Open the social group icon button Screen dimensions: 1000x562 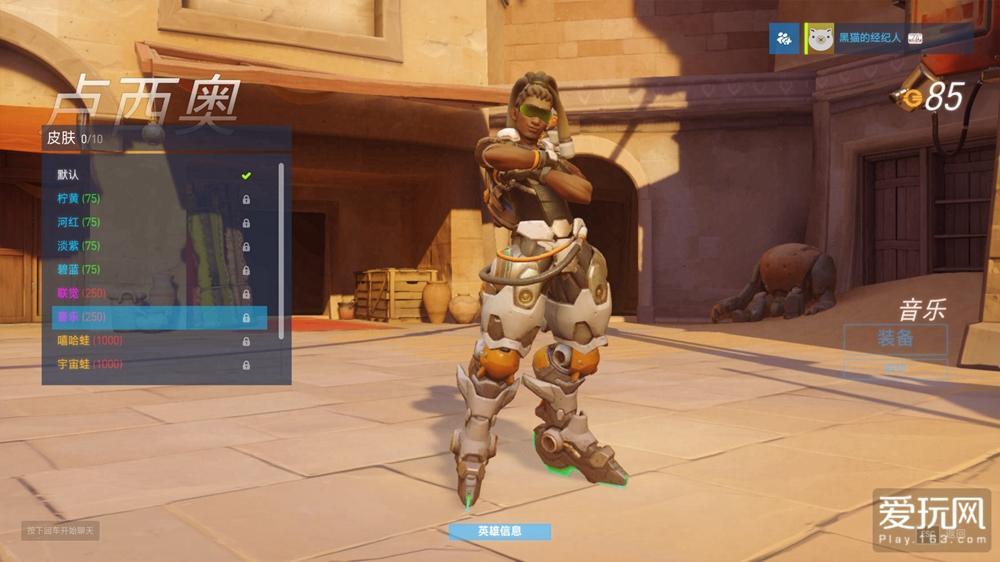point(784,39)
